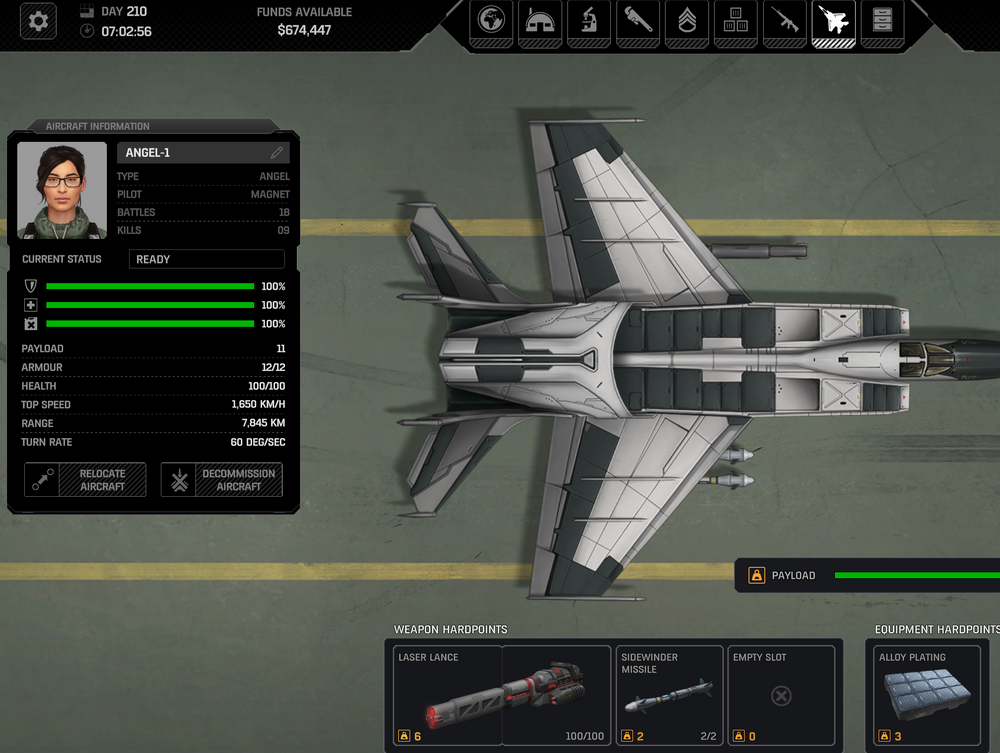Open the rifle armory tab
This screenshot has height=753, width=1000.
click(785, 21)
